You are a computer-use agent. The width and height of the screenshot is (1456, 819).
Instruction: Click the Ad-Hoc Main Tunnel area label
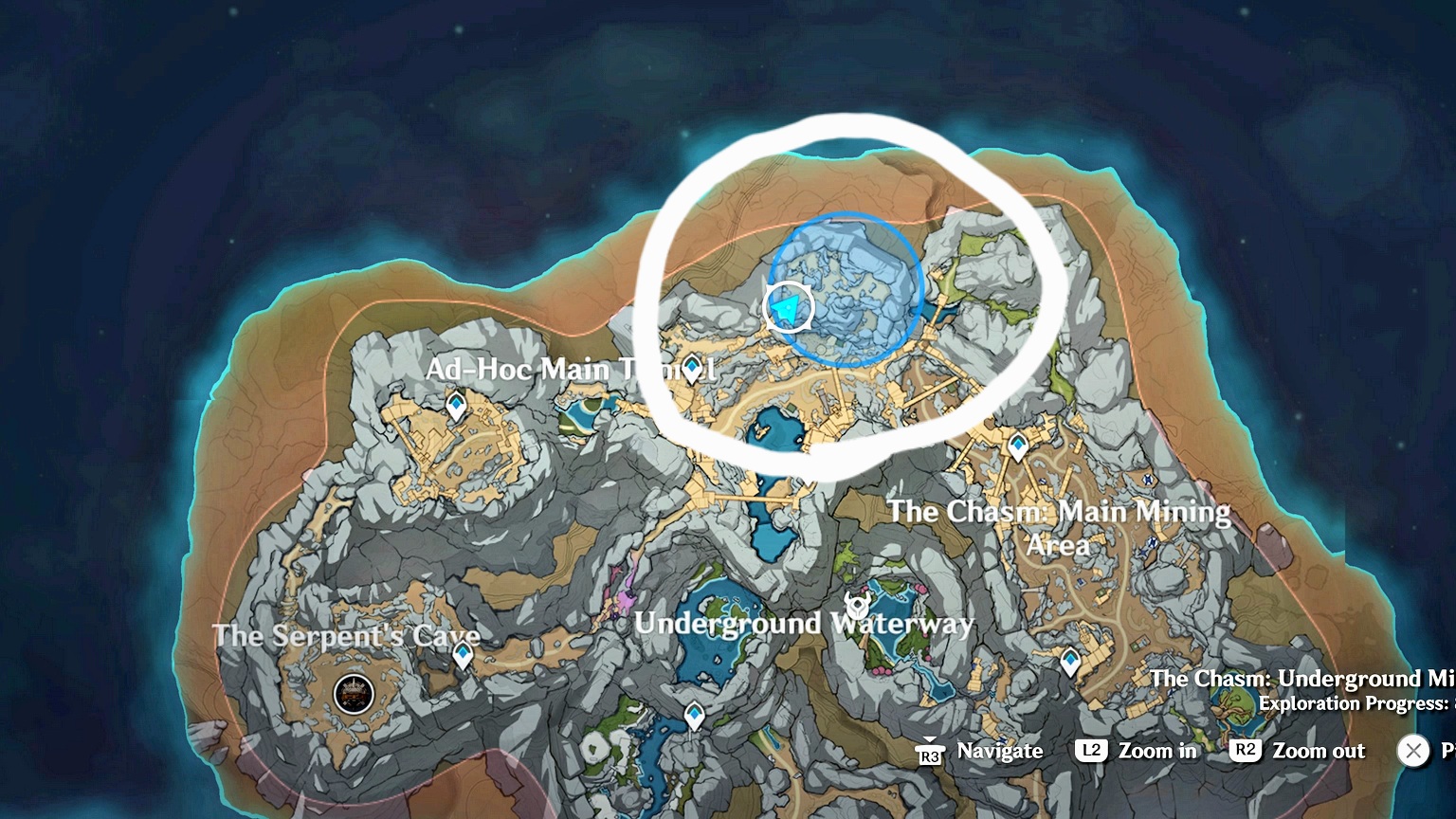pyautogui.click(x=570, y=370)
